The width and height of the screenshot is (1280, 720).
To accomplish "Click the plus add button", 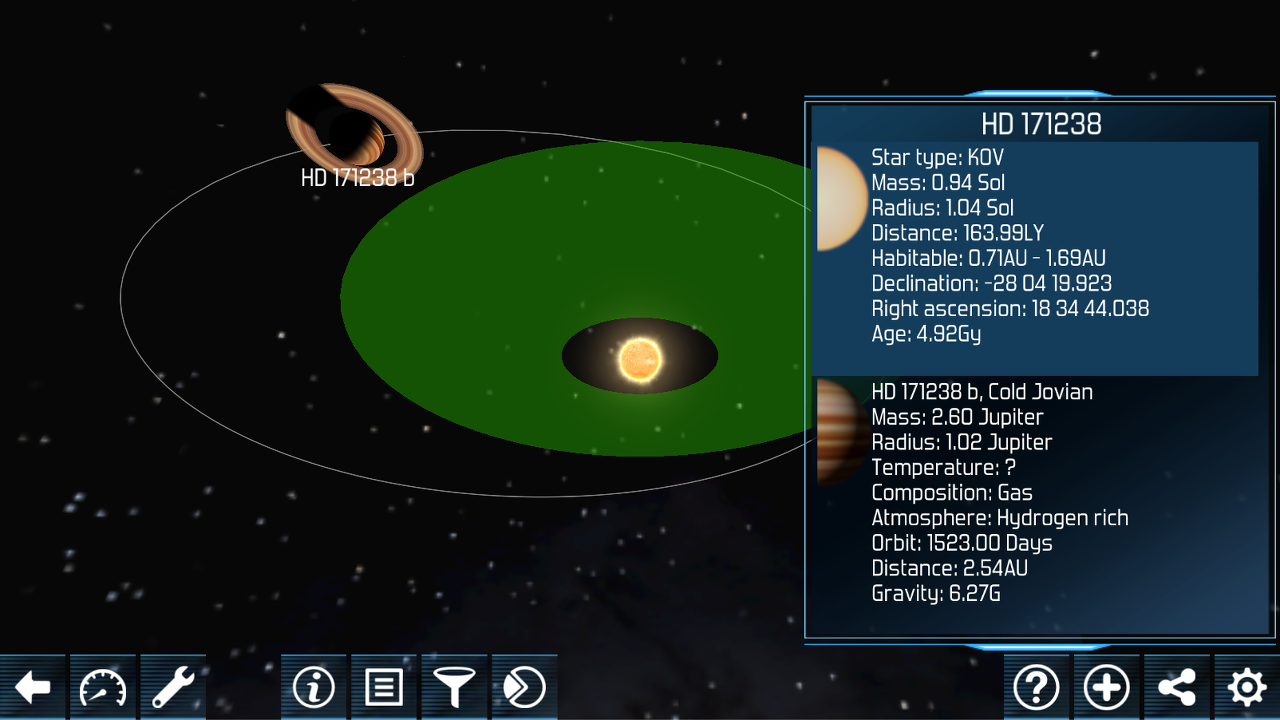I will [1107, 688].
